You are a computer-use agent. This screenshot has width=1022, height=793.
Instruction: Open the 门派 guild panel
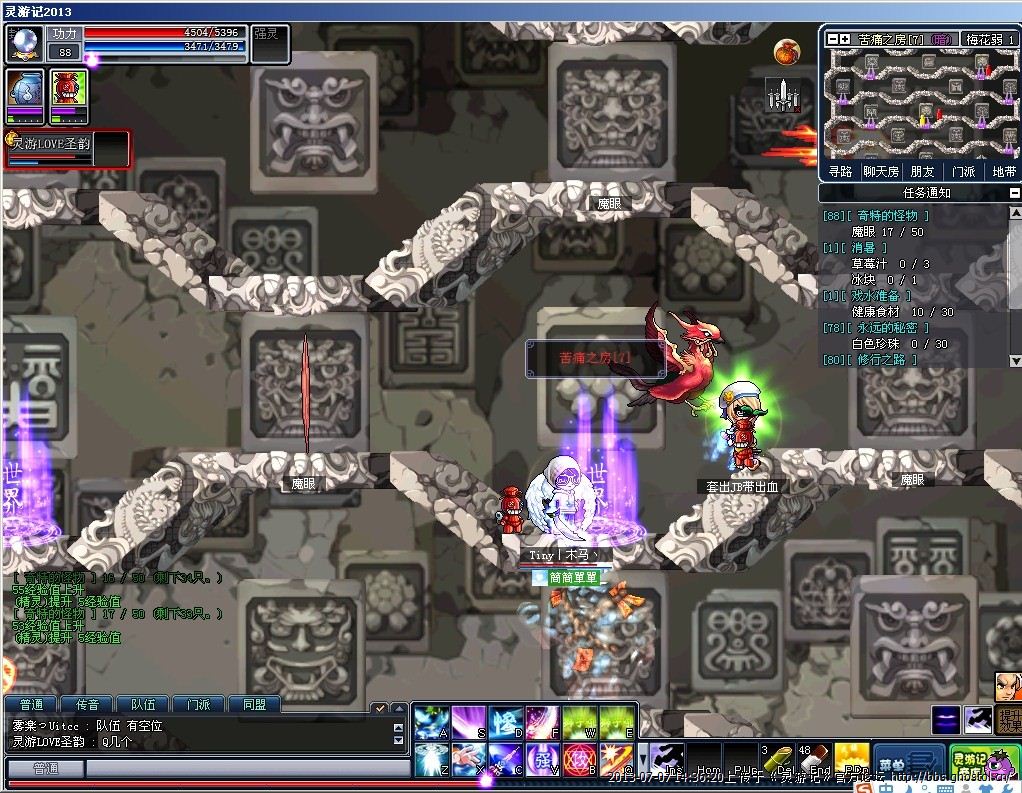(x=963, y=171)
